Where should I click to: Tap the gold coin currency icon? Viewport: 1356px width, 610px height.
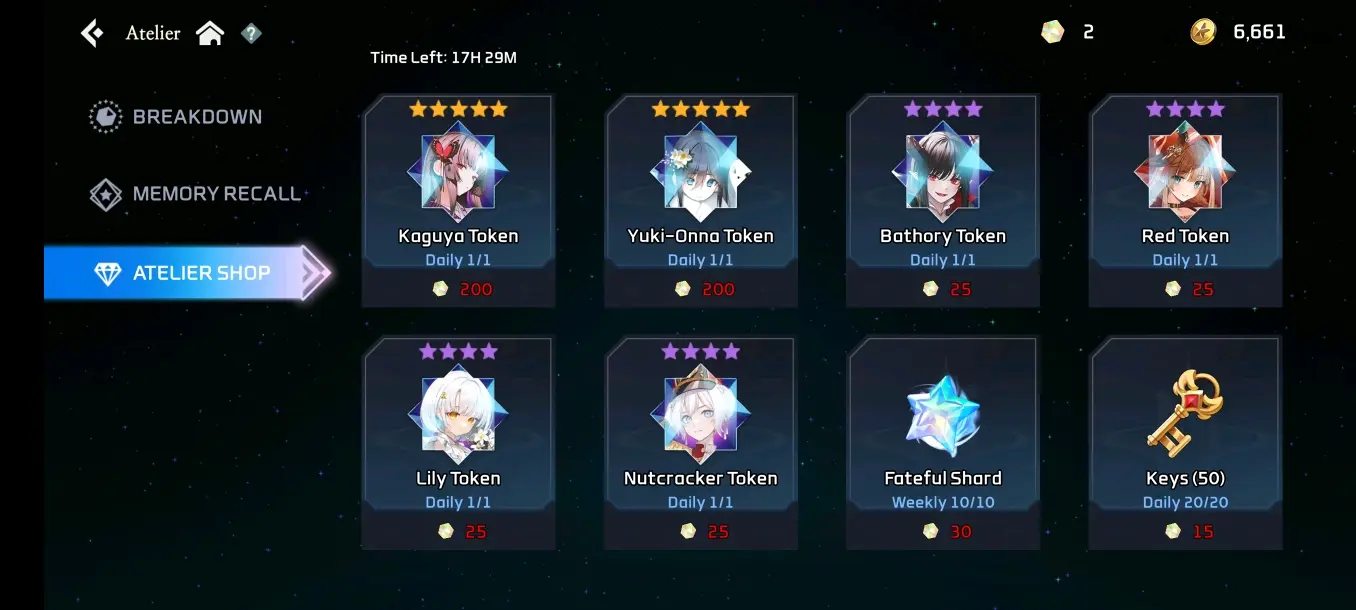pyautogui.click(x=1203, y=32)
